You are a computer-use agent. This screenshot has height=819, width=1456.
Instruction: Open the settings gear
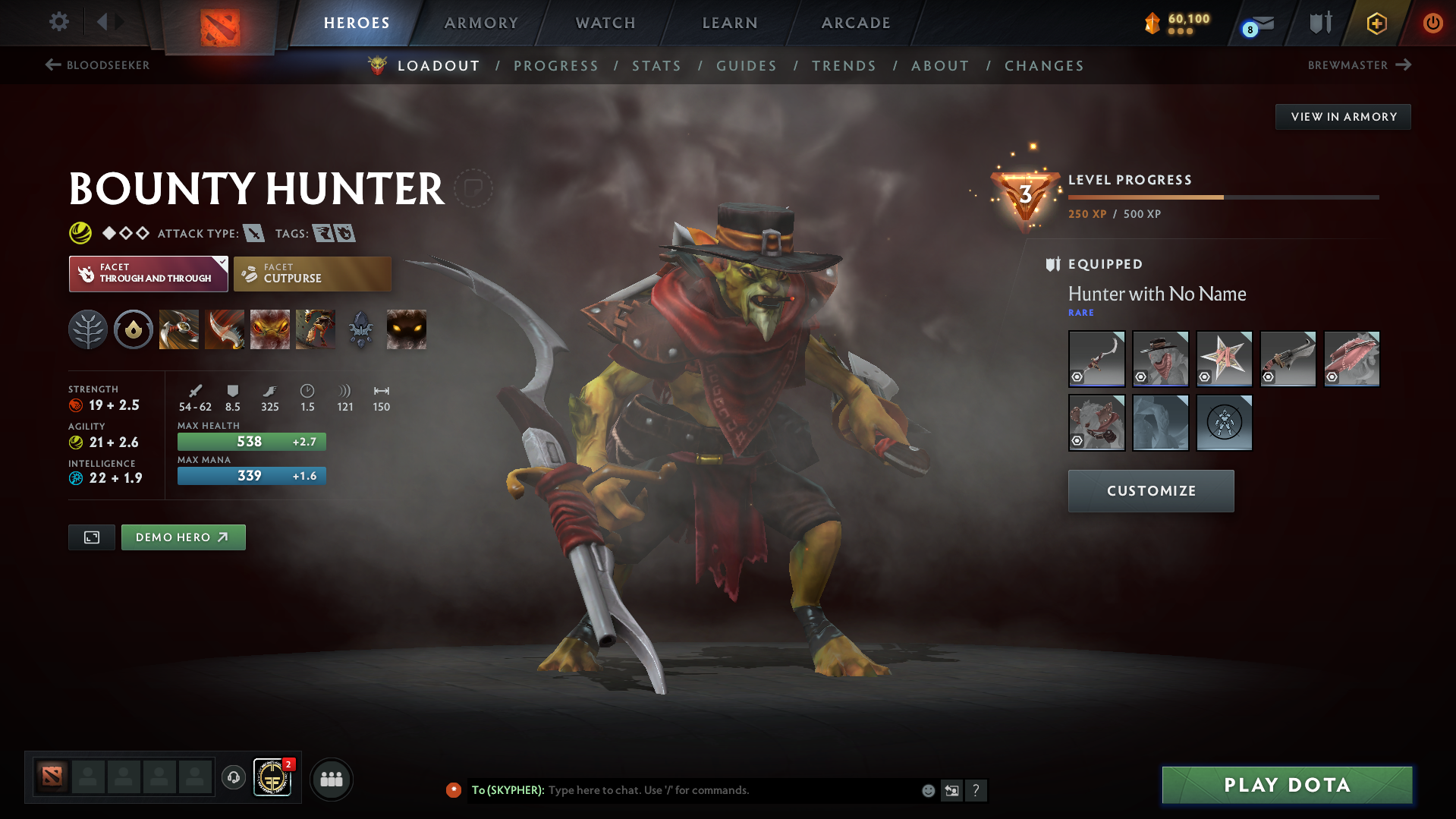coord(58,23)
